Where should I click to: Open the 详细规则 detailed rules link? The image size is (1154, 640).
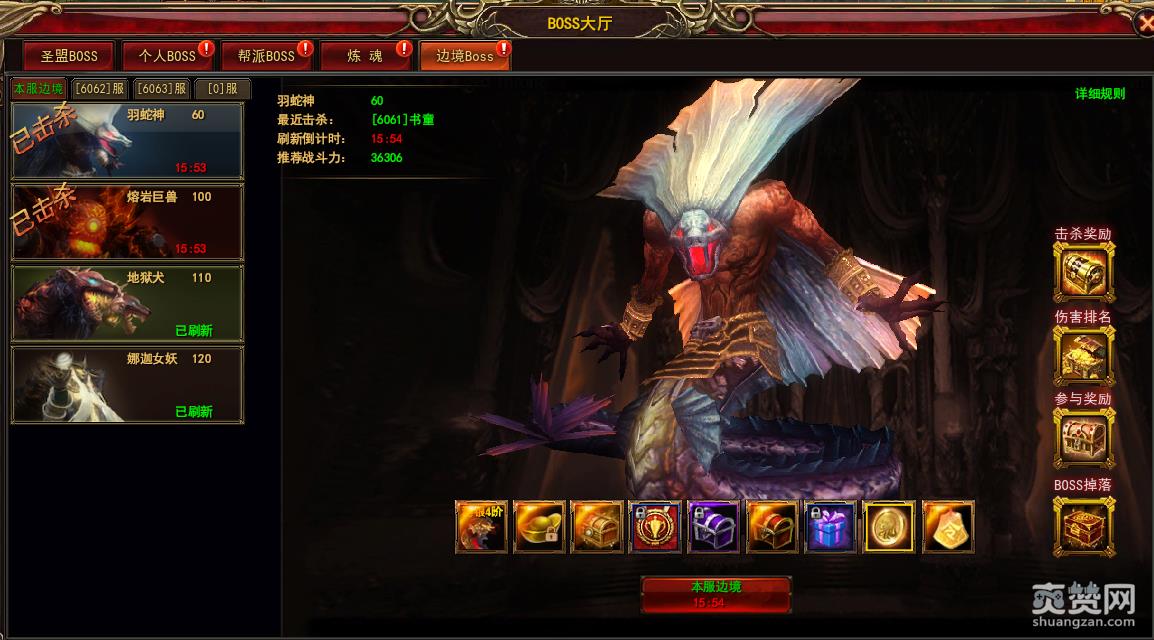pos(1100,94)
